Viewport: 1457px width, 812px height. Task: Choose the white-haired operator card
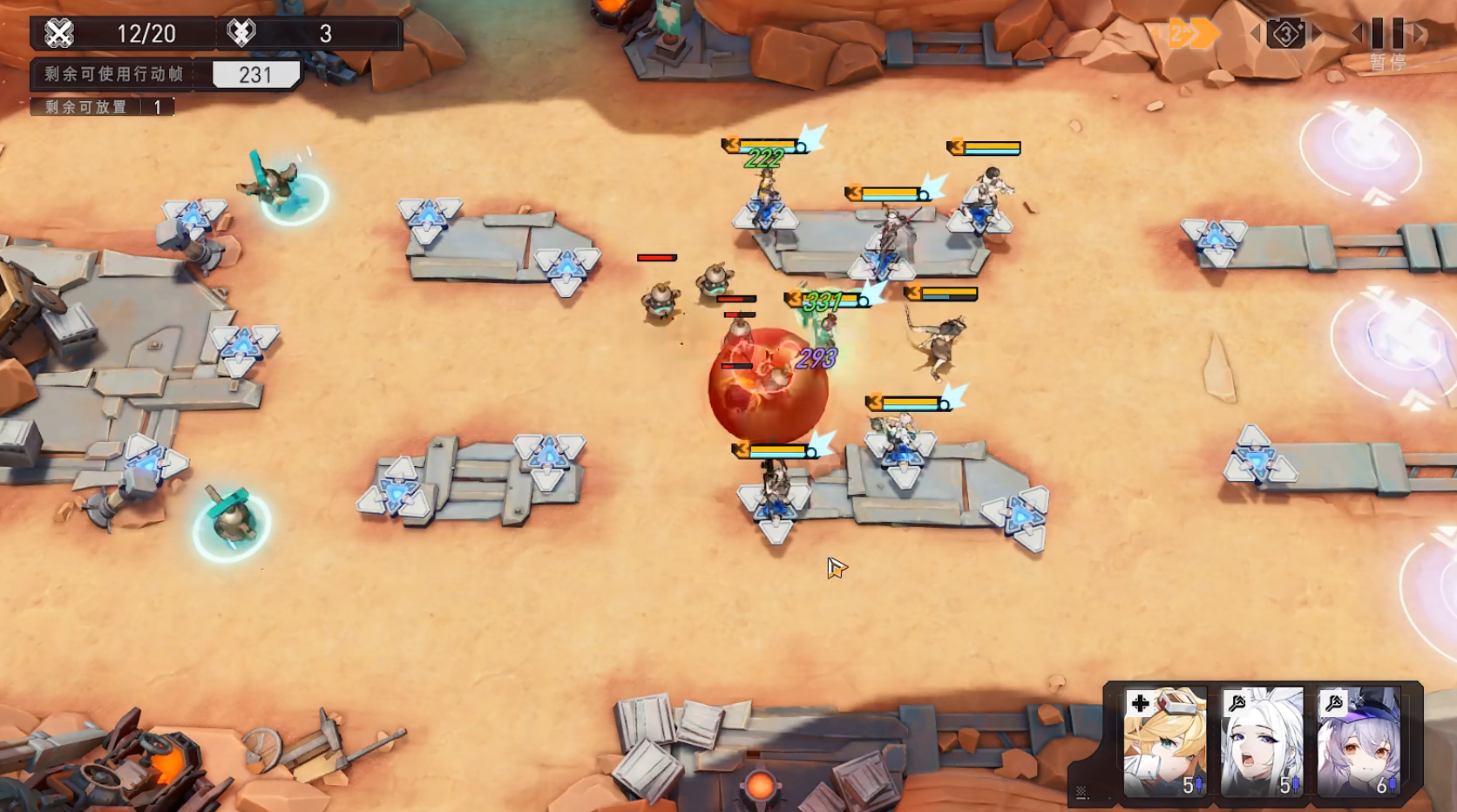tap(1261, 741)
